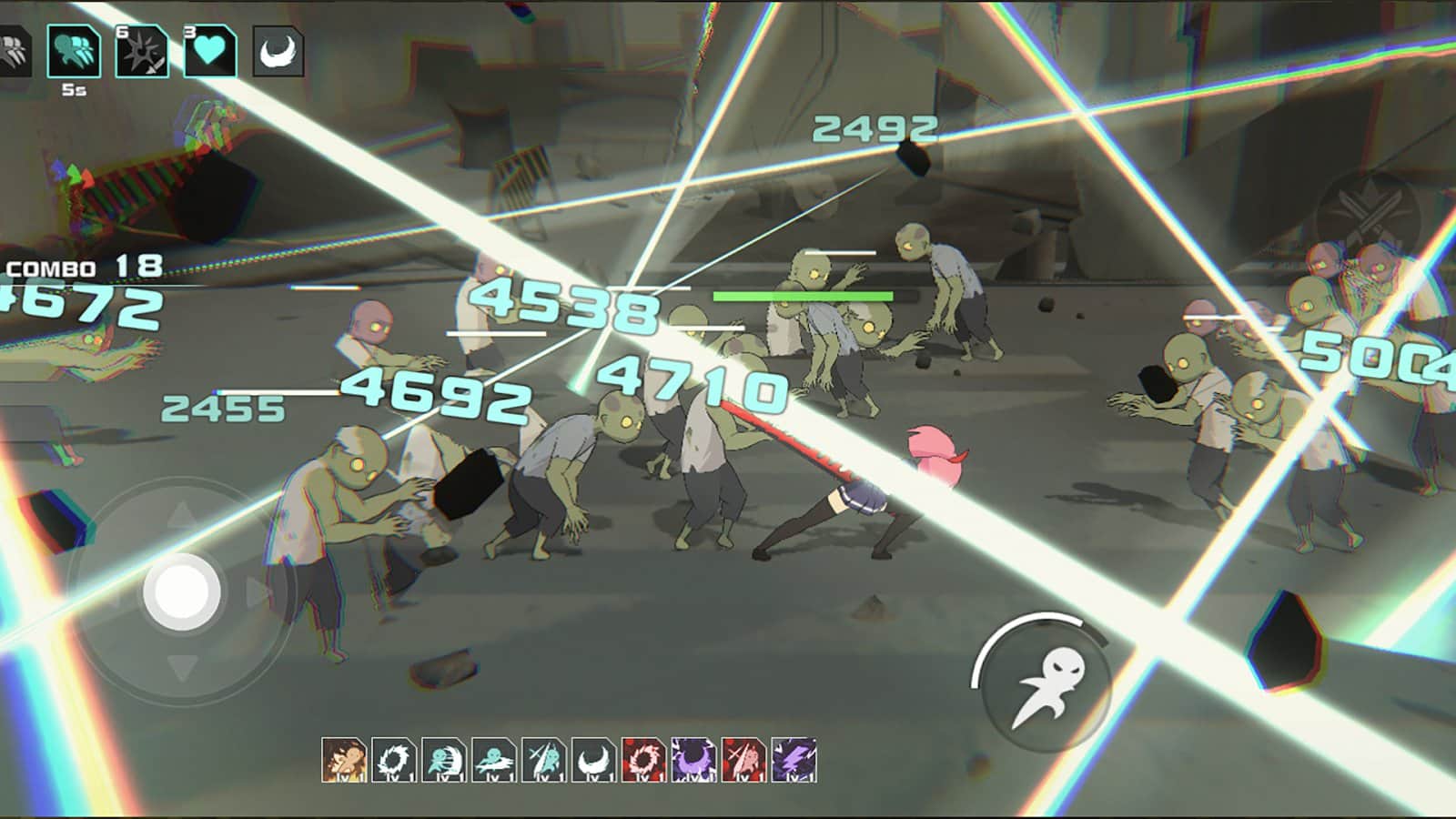Select the purple crescent lightning skill icon

click(x=693, y=761)
